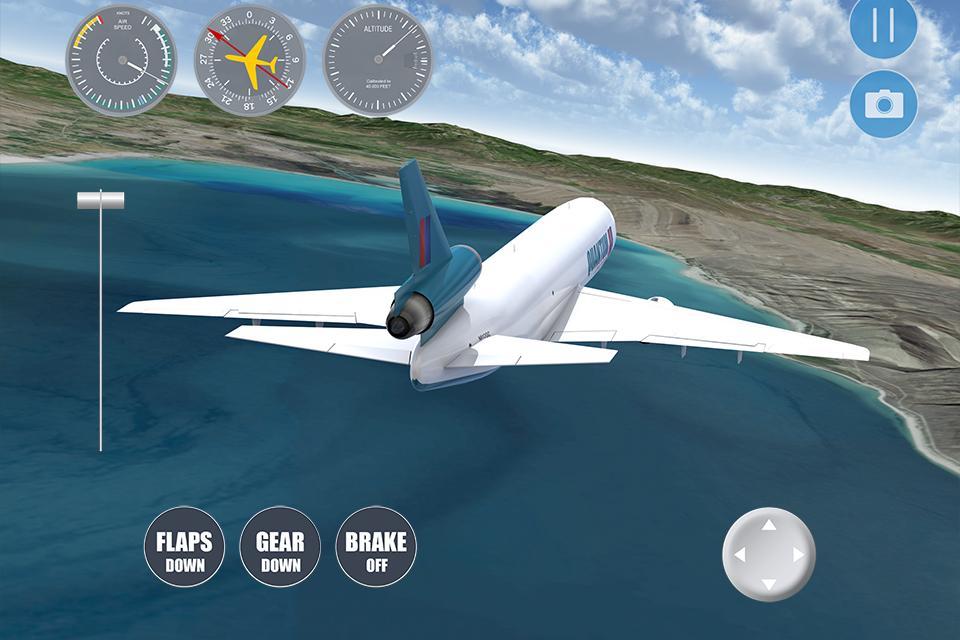
Task: Tap the right arrow on directional pad
Action: pyautogui.click(x=799, y=554)
